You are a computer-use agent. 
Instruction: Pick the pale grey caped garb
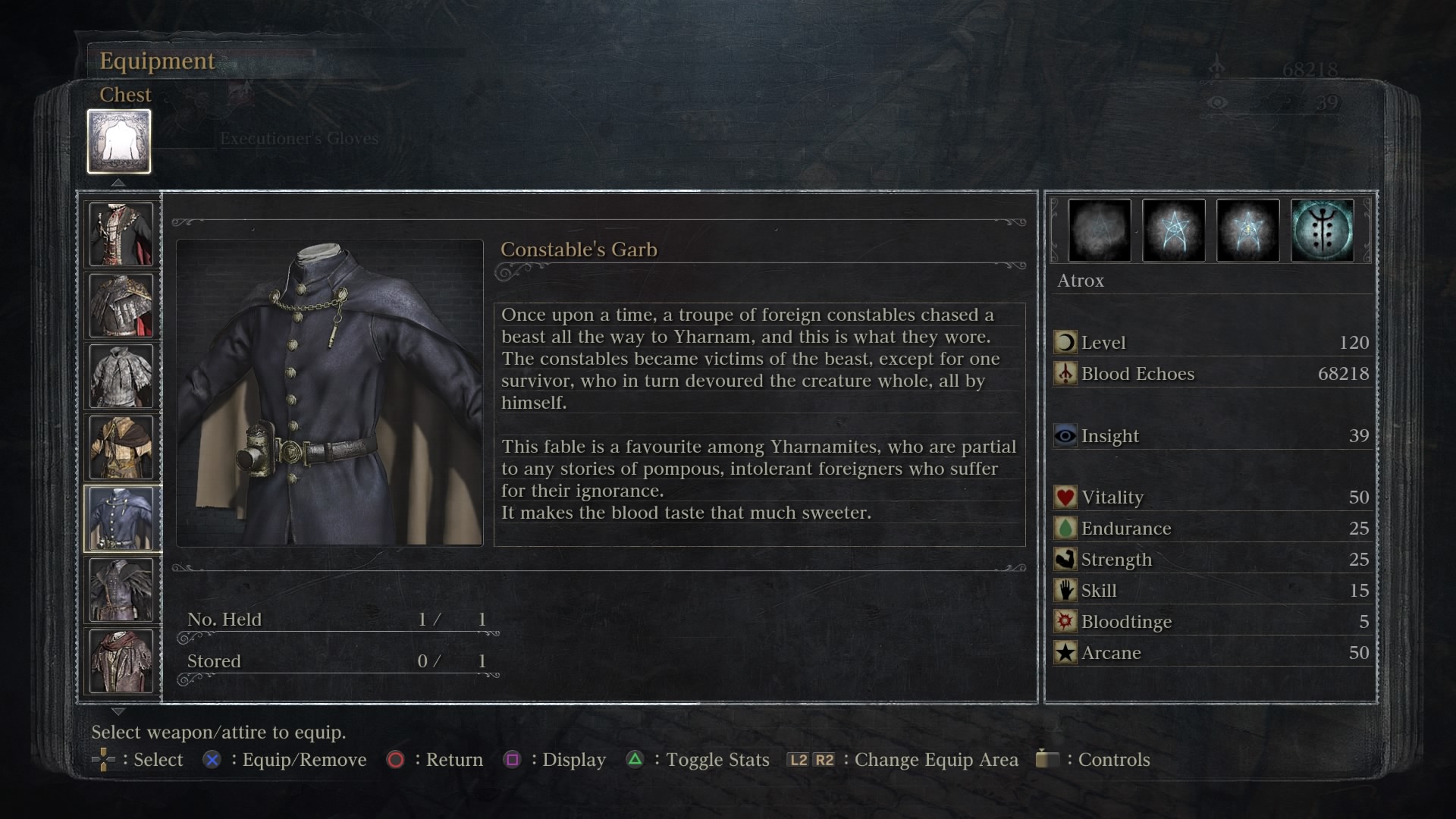[121, 376]
